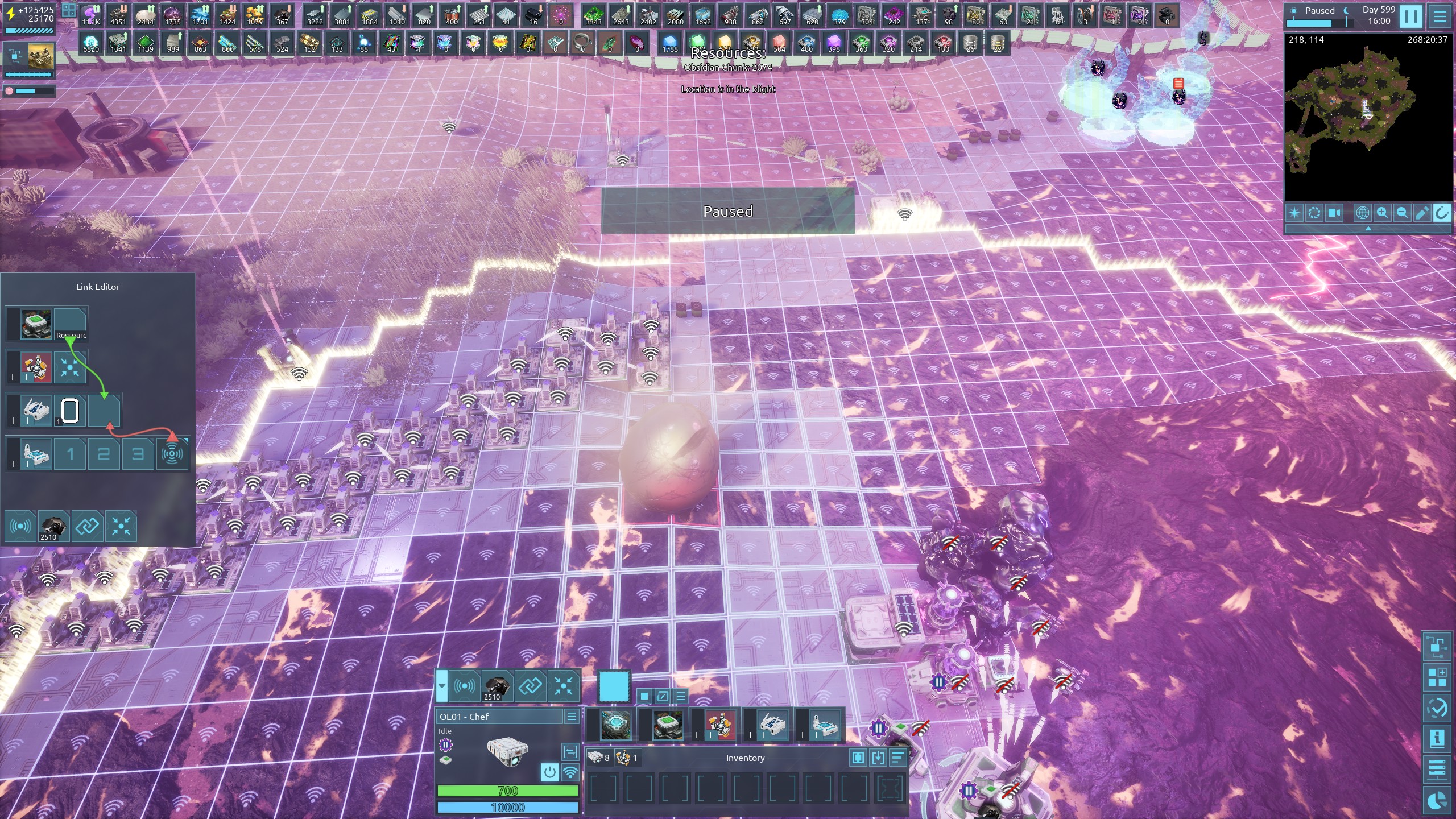Screen dimensions: 1456x819
Task: Click the minimap
Action: click(1368, 118)
